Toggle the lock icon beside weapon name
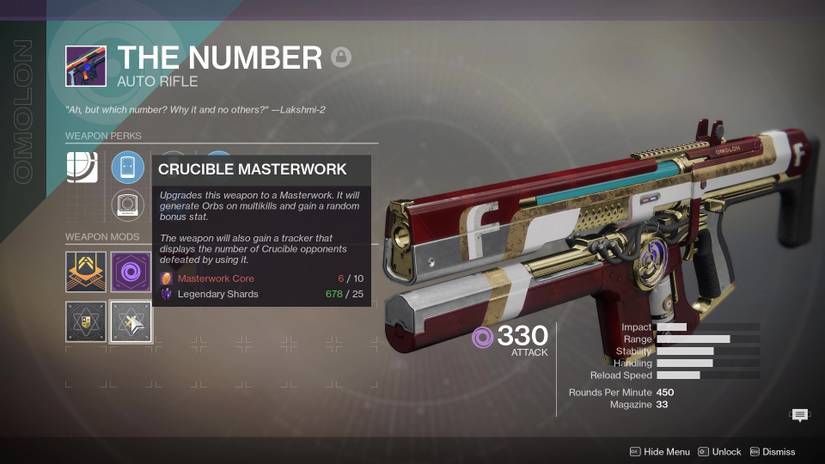This screenshot has height=464, width=825. (341, 57)
